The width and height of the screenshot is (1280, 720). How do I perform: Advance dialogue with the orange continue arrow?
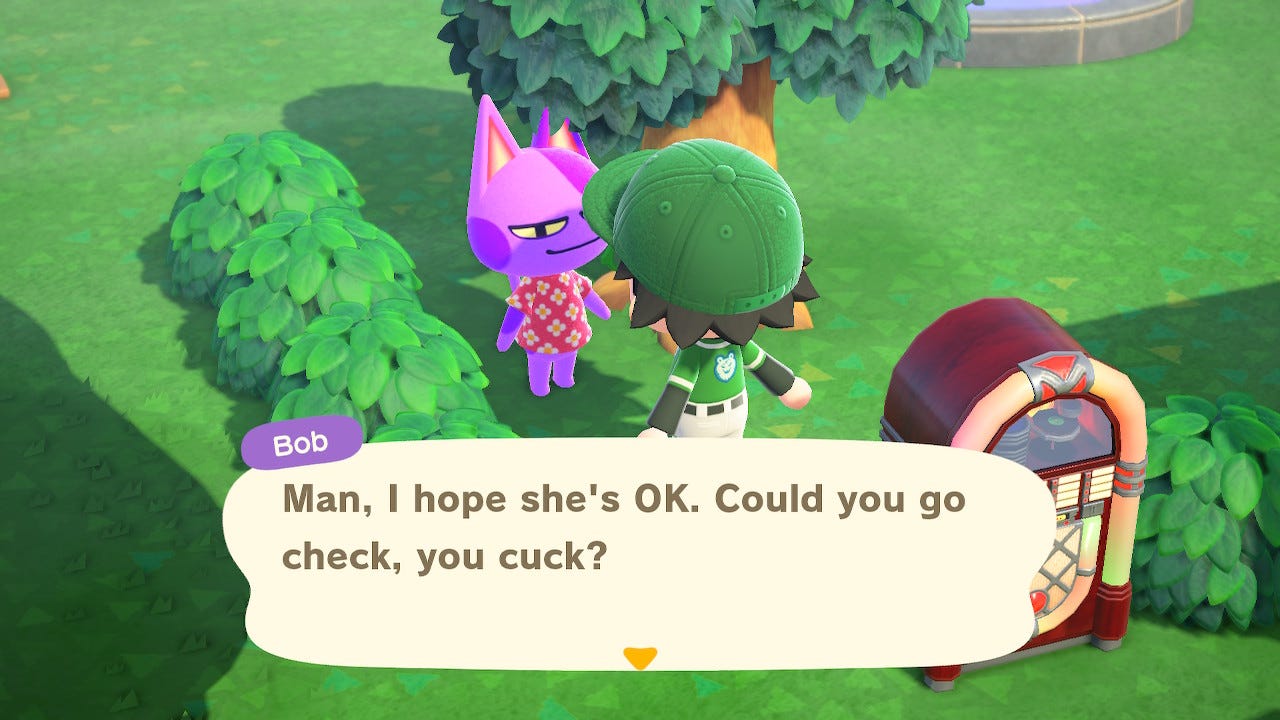point(639,657)
